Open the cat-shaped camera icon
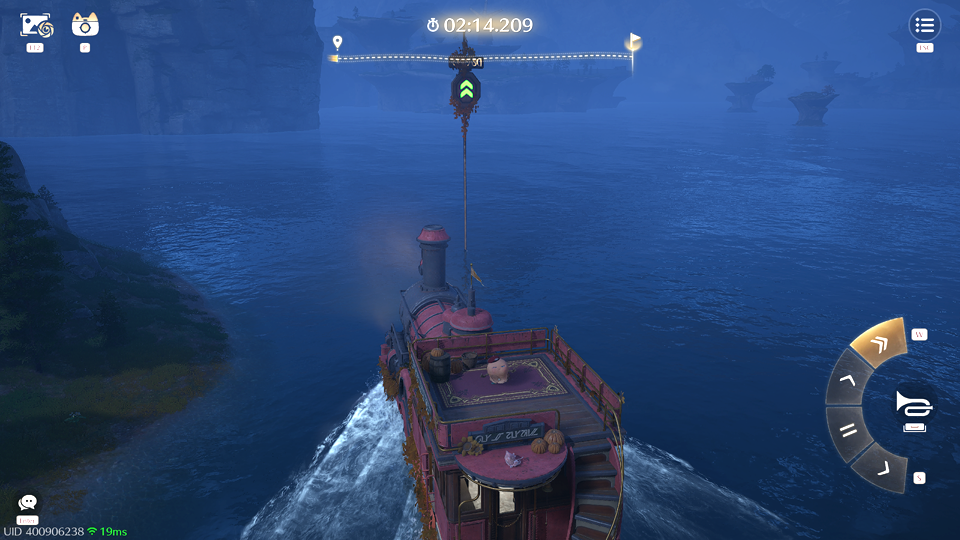This screenshot has width=960, height=540. point(85,25)
